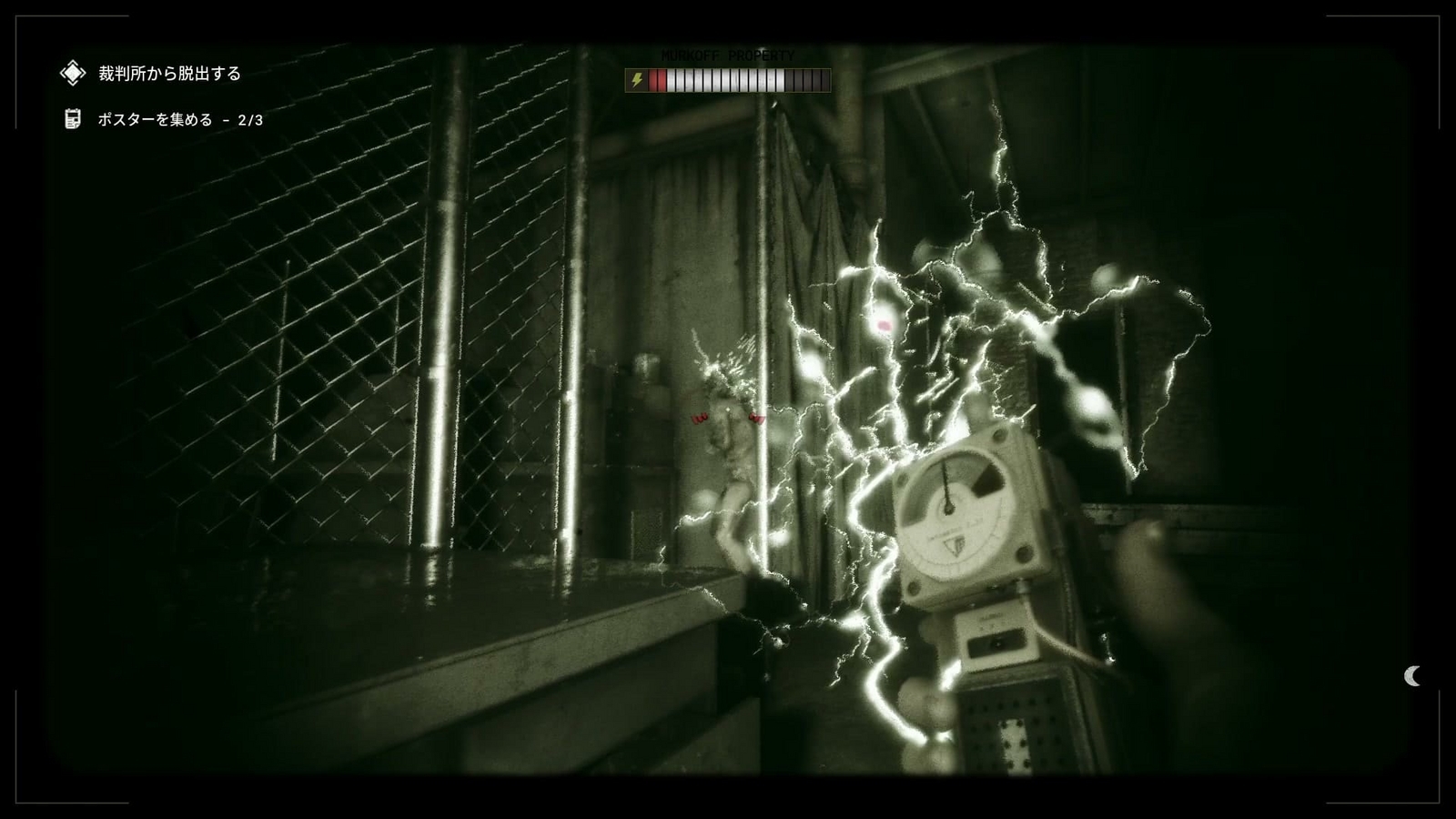
Task: Toggle the first white charge segment
Action: pyautogui.click(x=670, y=80)
